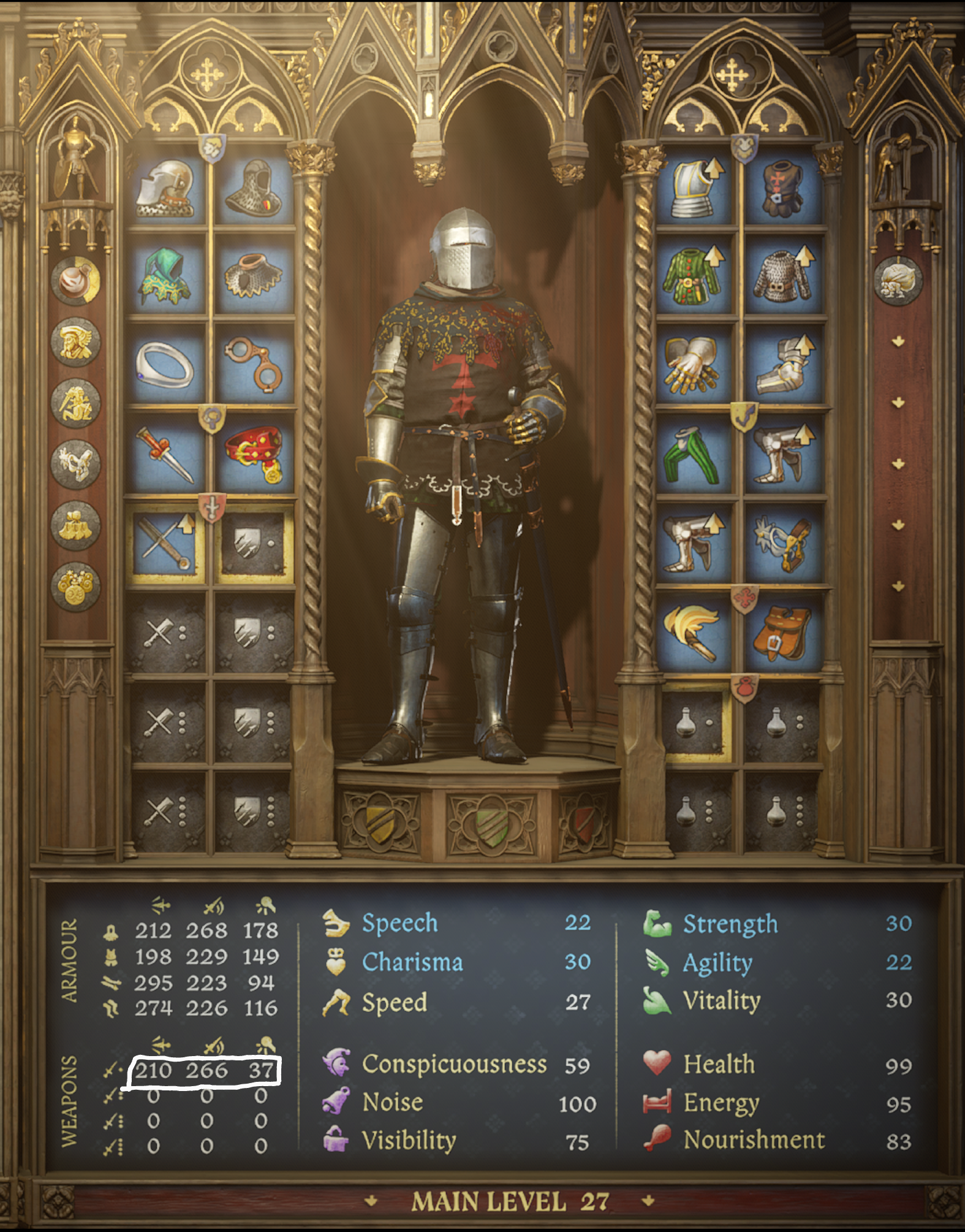Select the green hood slot
This screenshot has width=965, height=1232.
(167, 278)
